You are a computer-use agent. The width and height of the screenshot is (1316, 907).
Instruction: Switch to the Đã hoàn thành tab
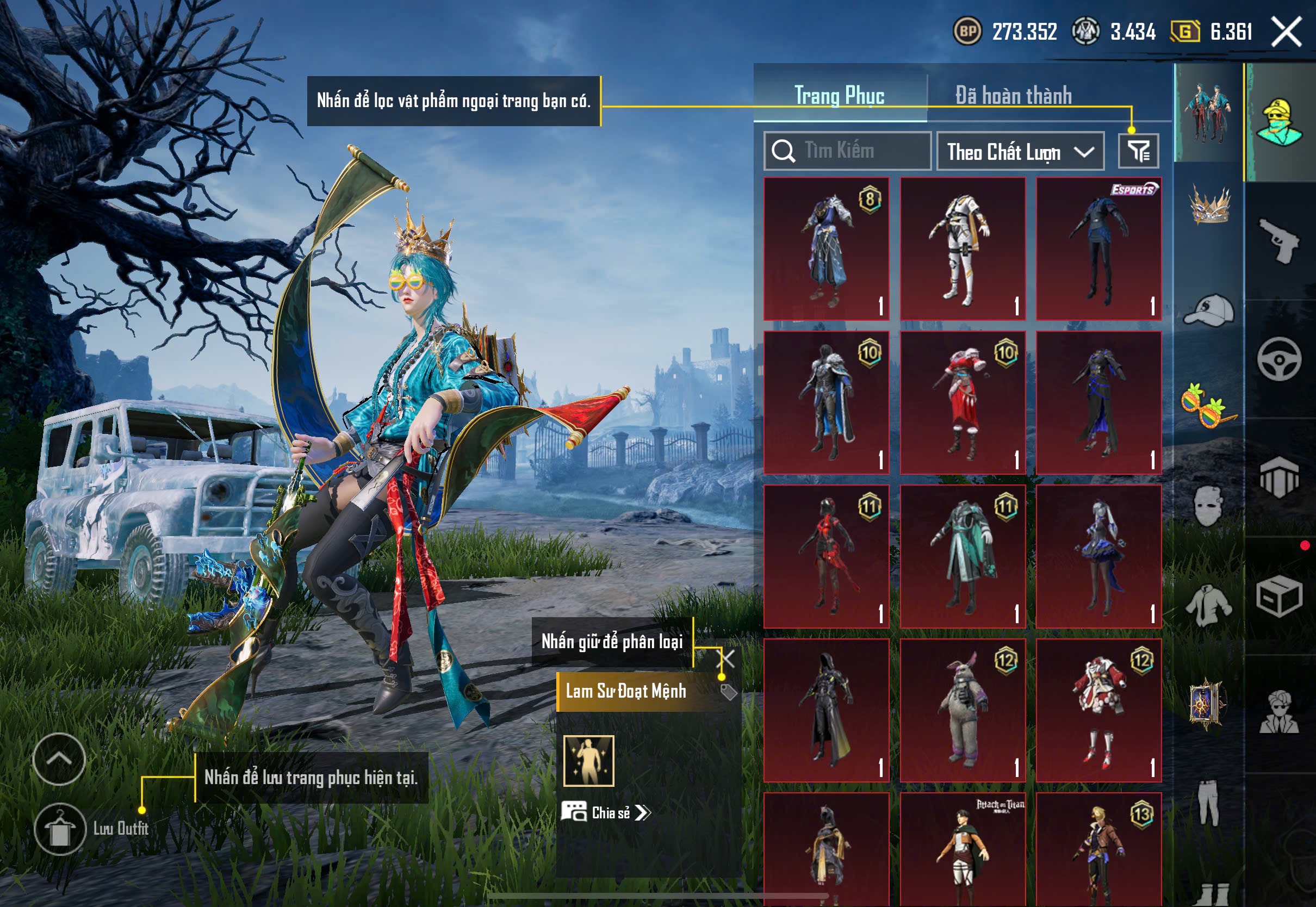[1013, 95]
